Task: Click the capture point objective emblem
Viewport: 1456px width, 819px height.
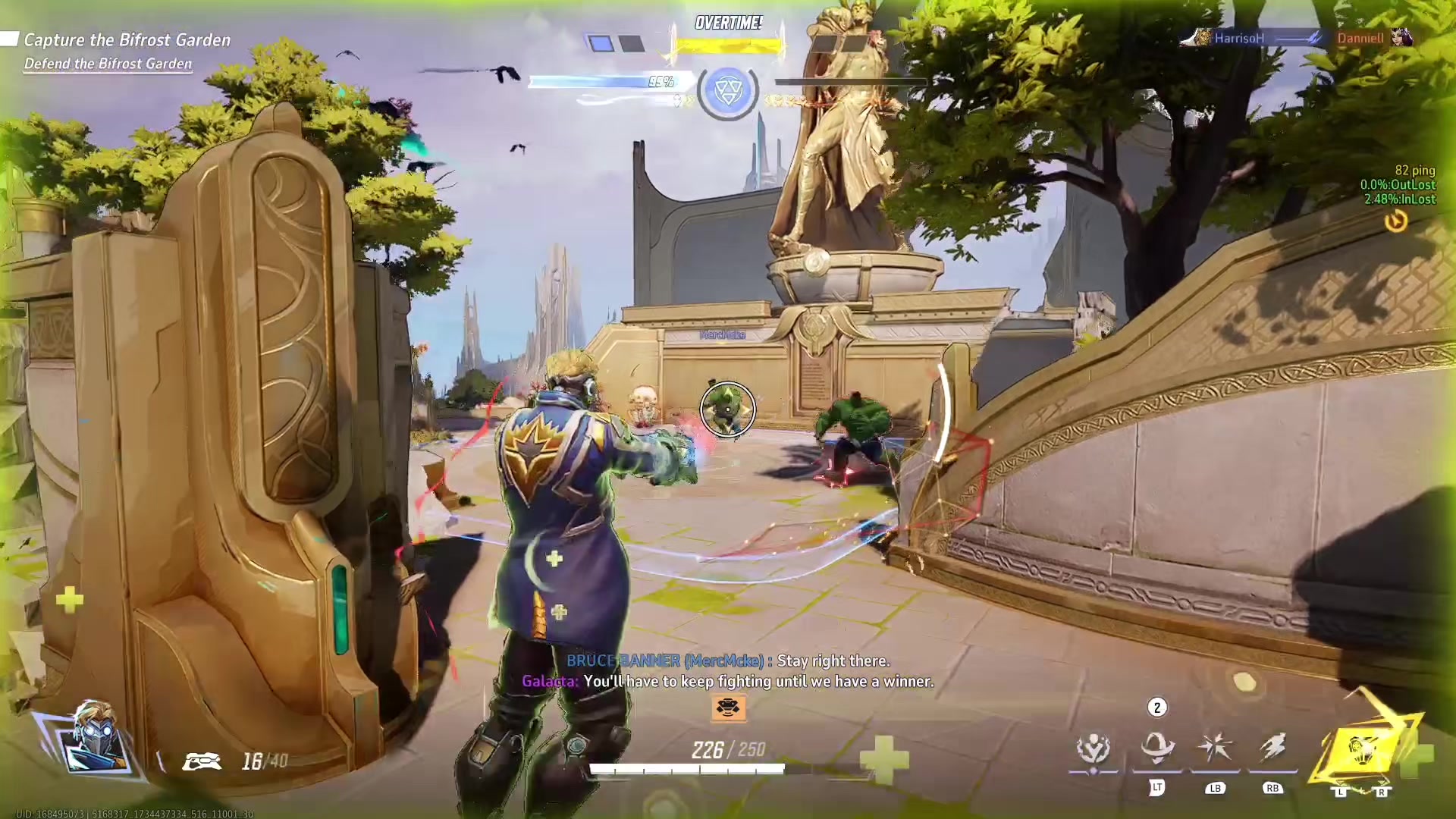Action: (728, 91)
